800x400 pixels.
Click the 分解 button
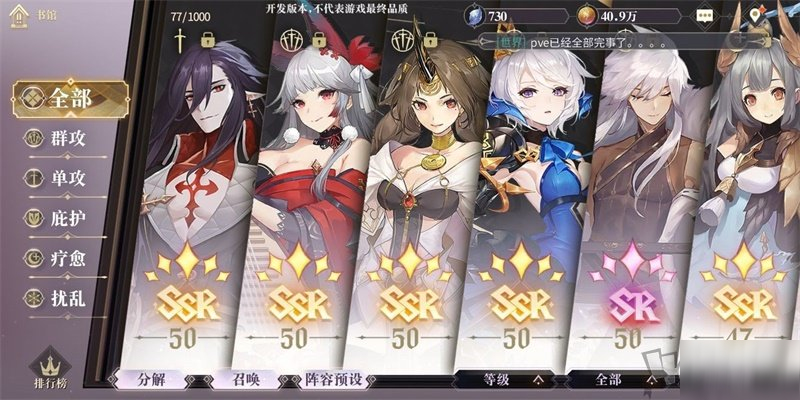(150, 380)
